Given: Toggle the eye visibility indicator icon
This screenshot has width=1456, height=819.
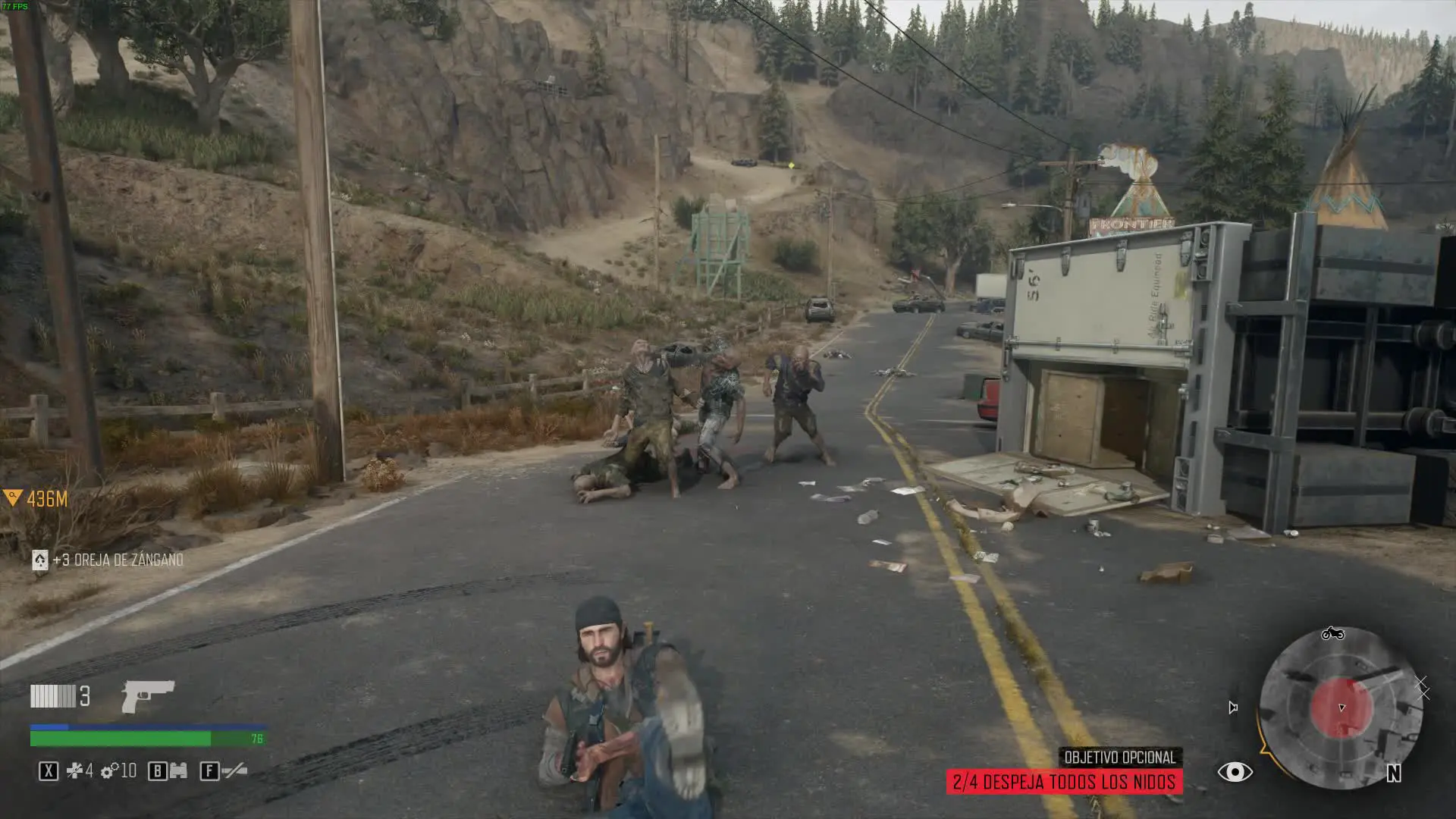Looking at the screenshot, I should click(1235, 772).
